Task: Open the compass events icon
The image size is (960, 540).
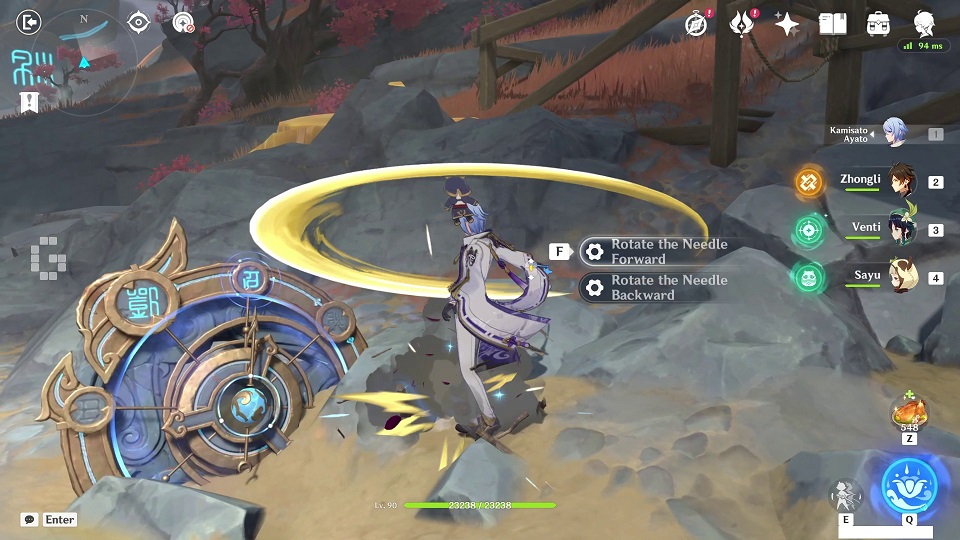Action: [x=696, y=24]
